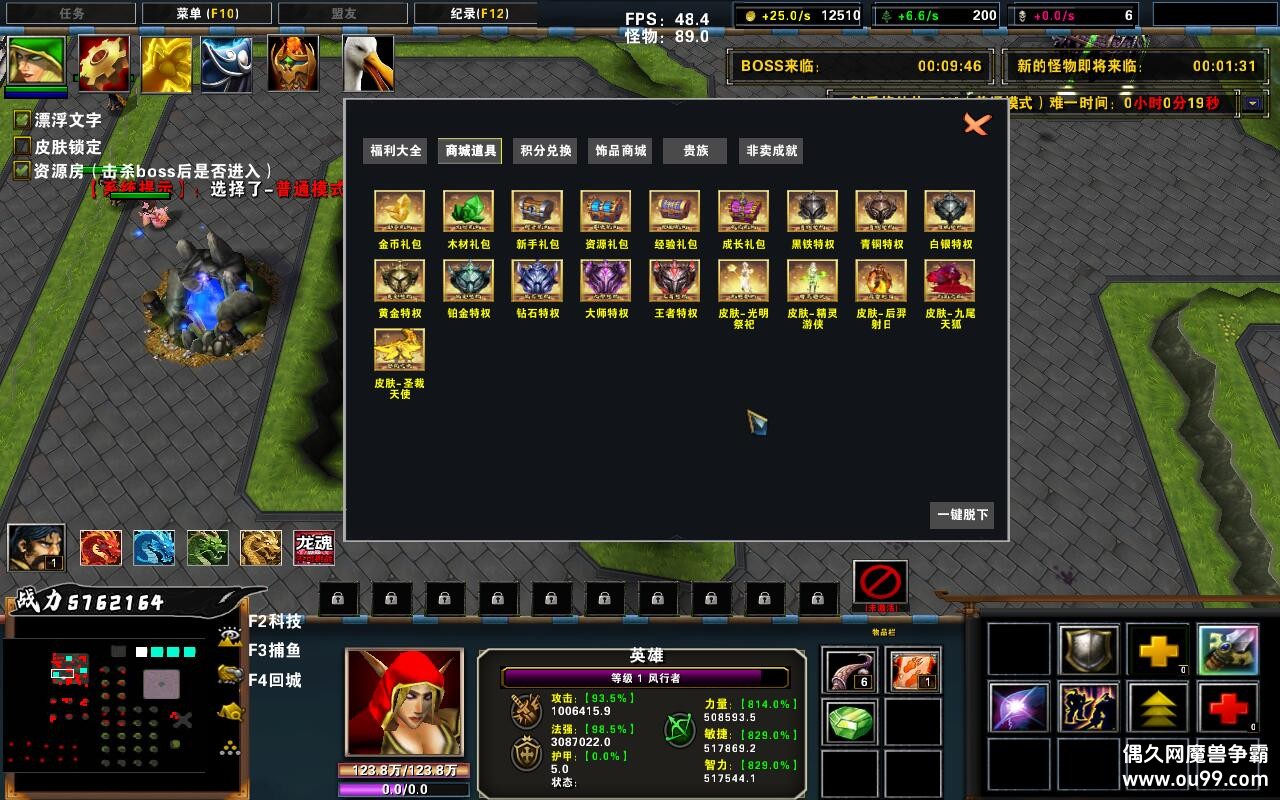1280x800 pixels.
Task: Show the 贵族 tab
Action: click(x=696, y=151)
